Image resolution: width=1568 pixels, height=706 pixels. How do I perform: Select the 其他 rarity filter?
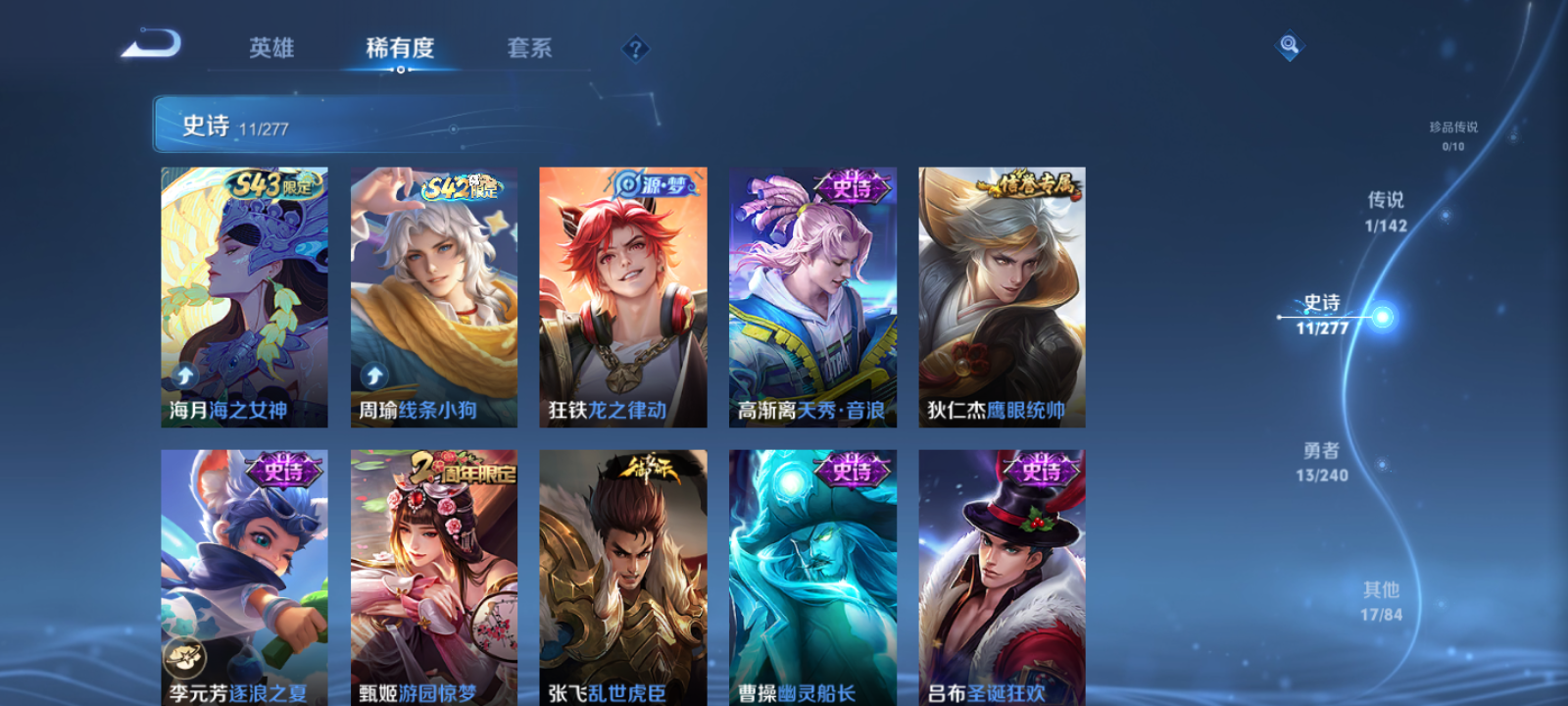pyautogui.click(x=1381, y=599)
